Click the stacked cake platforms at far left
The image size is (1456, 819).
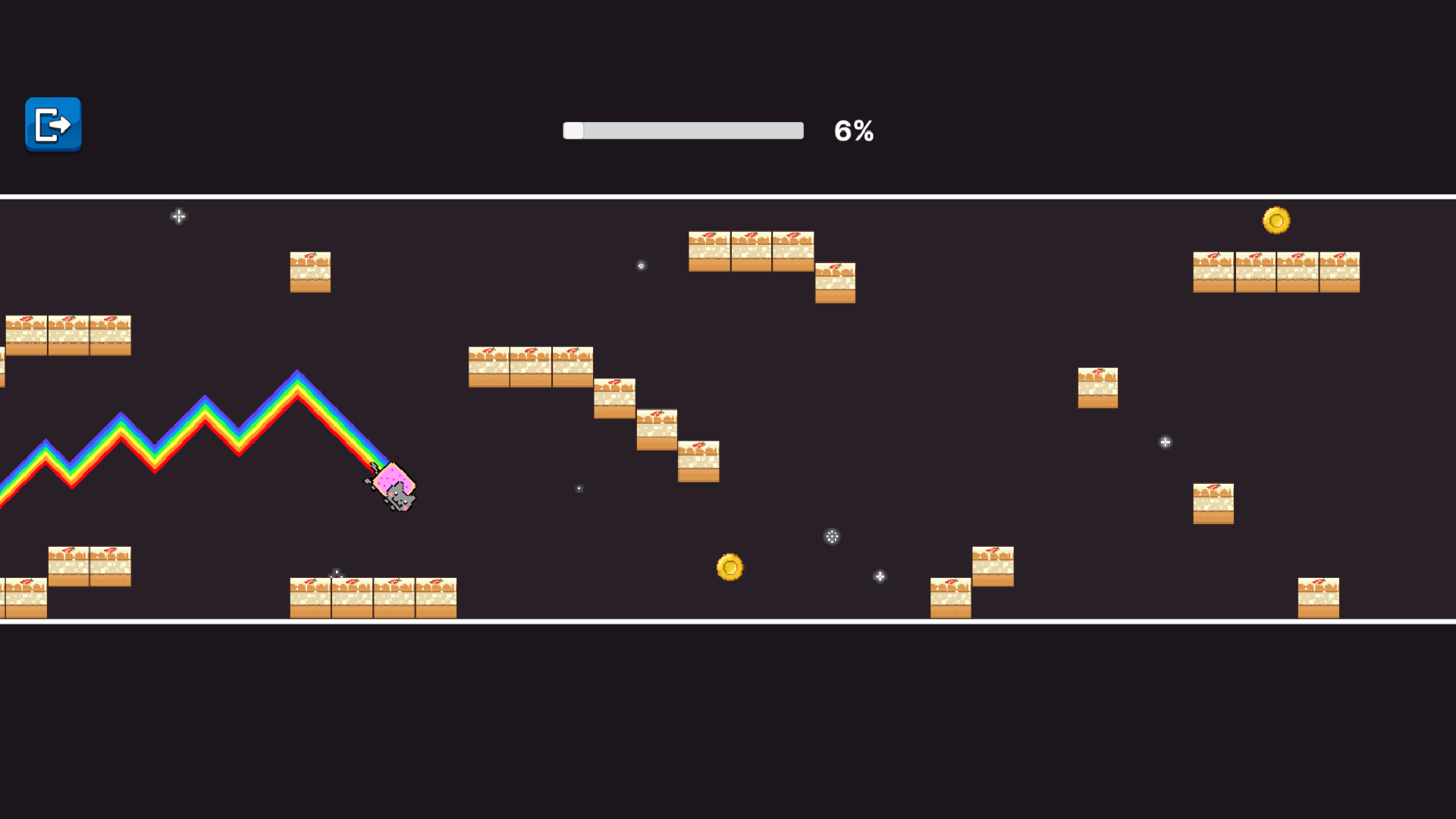point(68,334)
